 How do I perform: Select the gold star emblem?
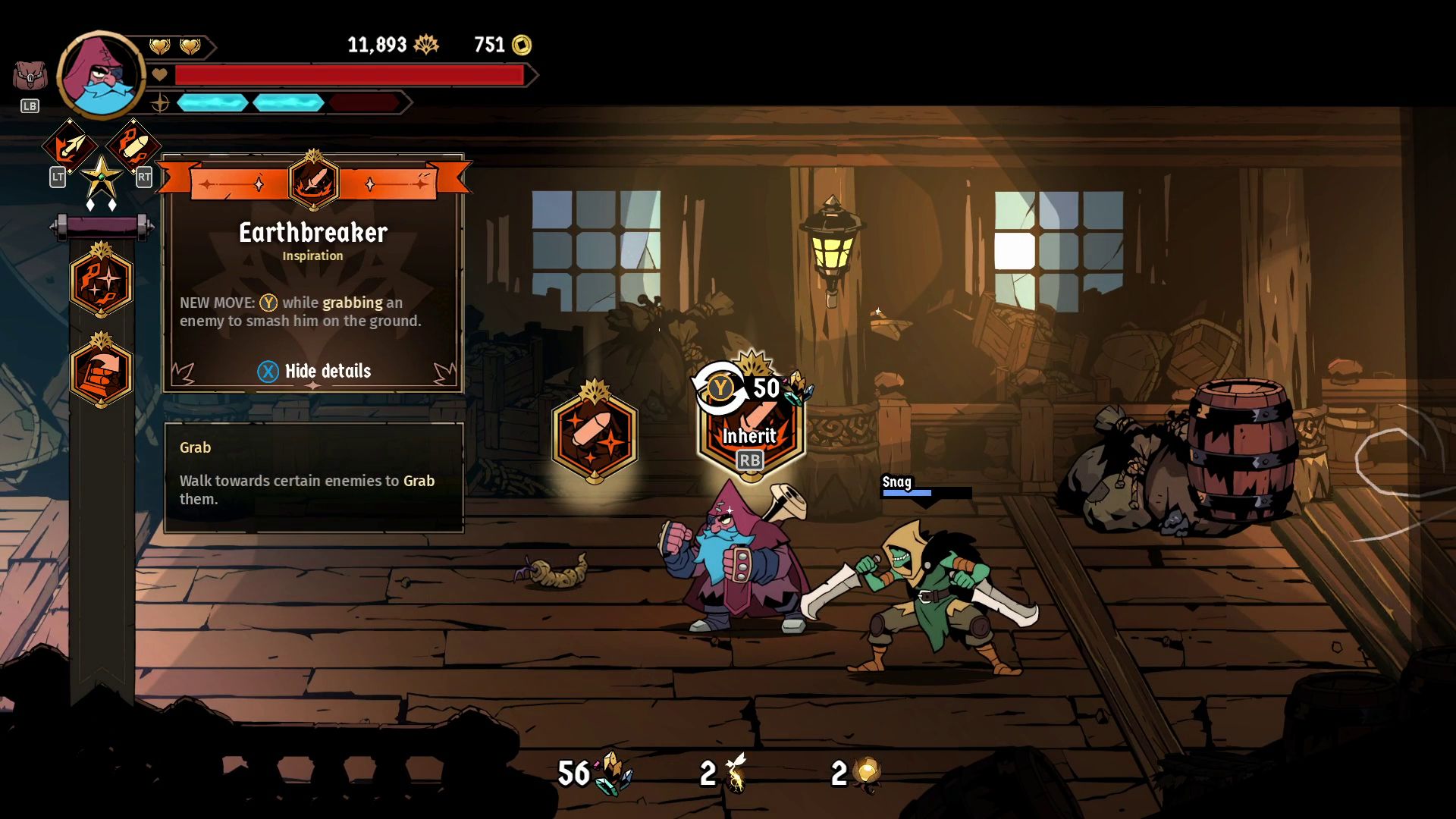101,179
